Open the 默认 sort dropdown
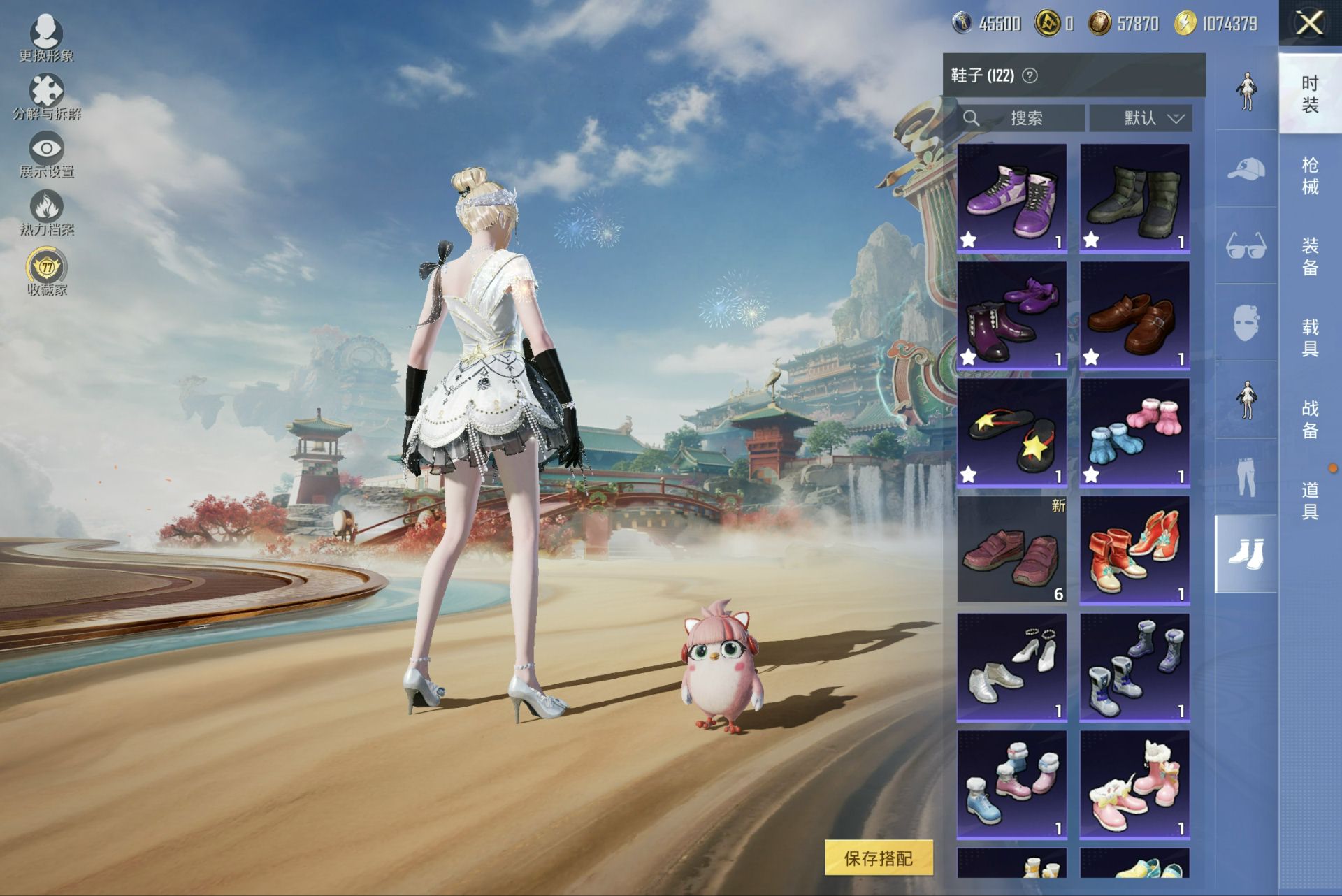Image resolution: width=1342 pixels, height=896 pixels. pos(1141,118)
